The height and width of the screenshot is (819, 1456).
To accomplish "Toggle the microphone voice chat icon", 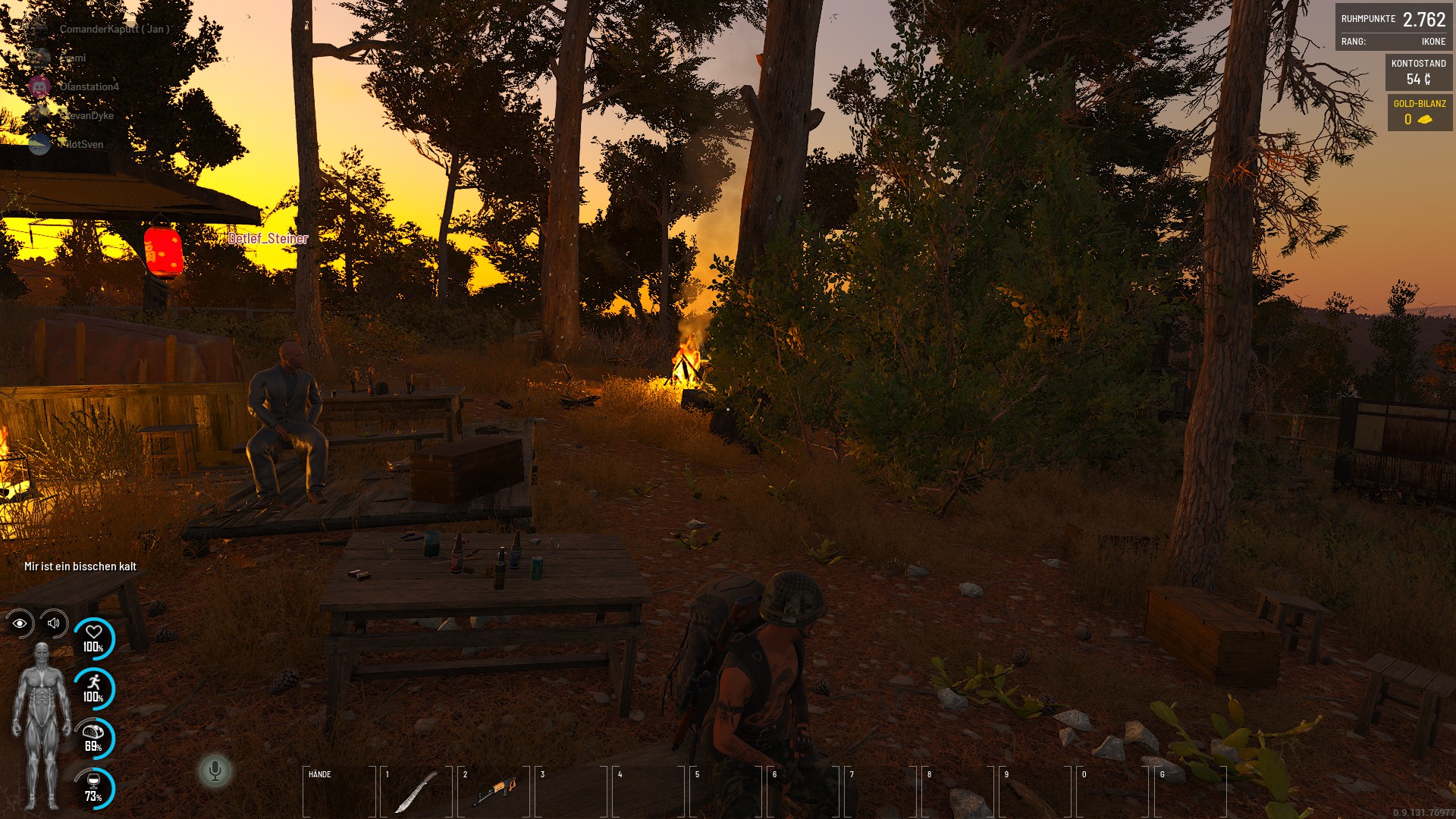I will tap(215, 771).
